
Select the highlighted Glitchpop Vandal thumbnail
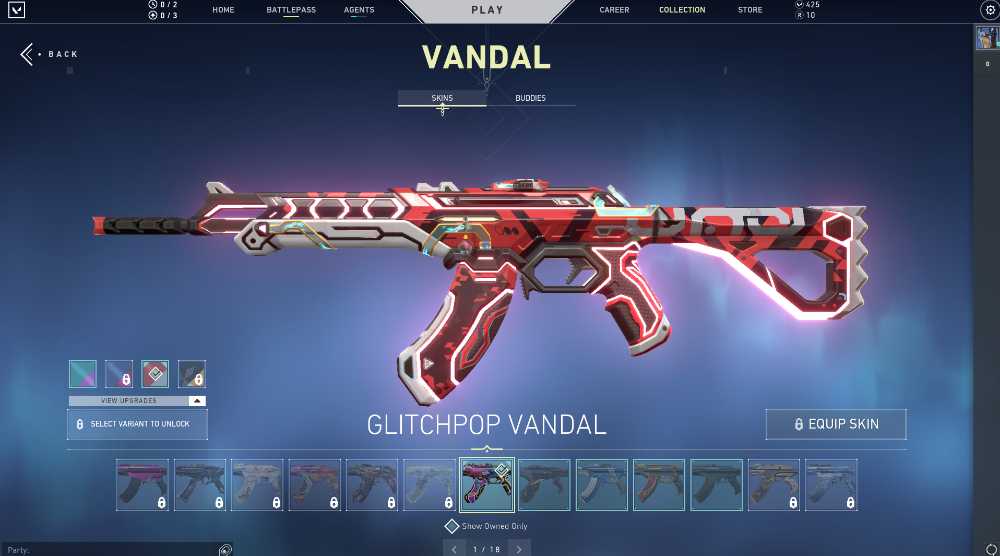tap(487, 485)
